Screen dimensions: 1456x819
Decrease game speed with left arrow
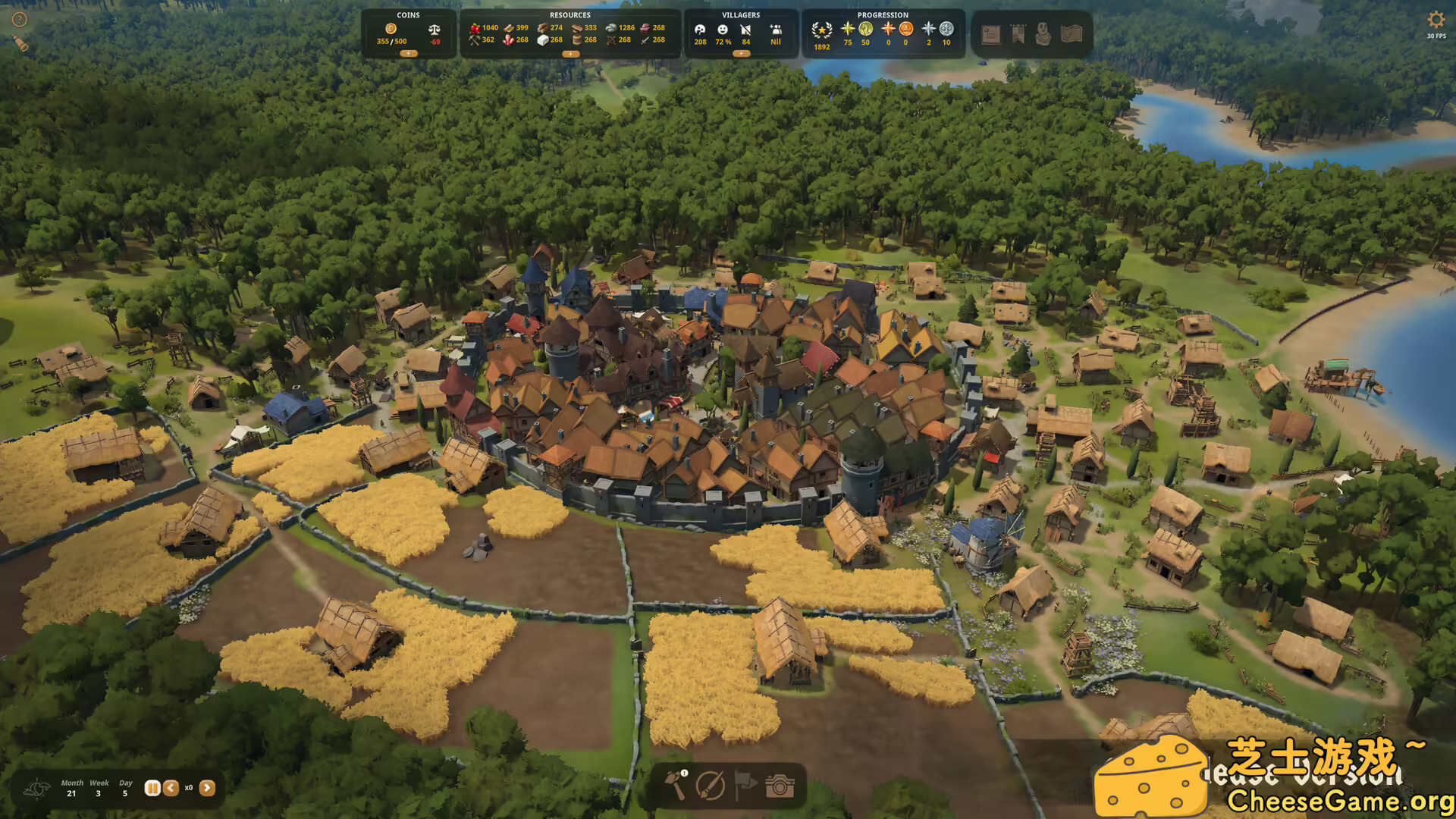171,788
